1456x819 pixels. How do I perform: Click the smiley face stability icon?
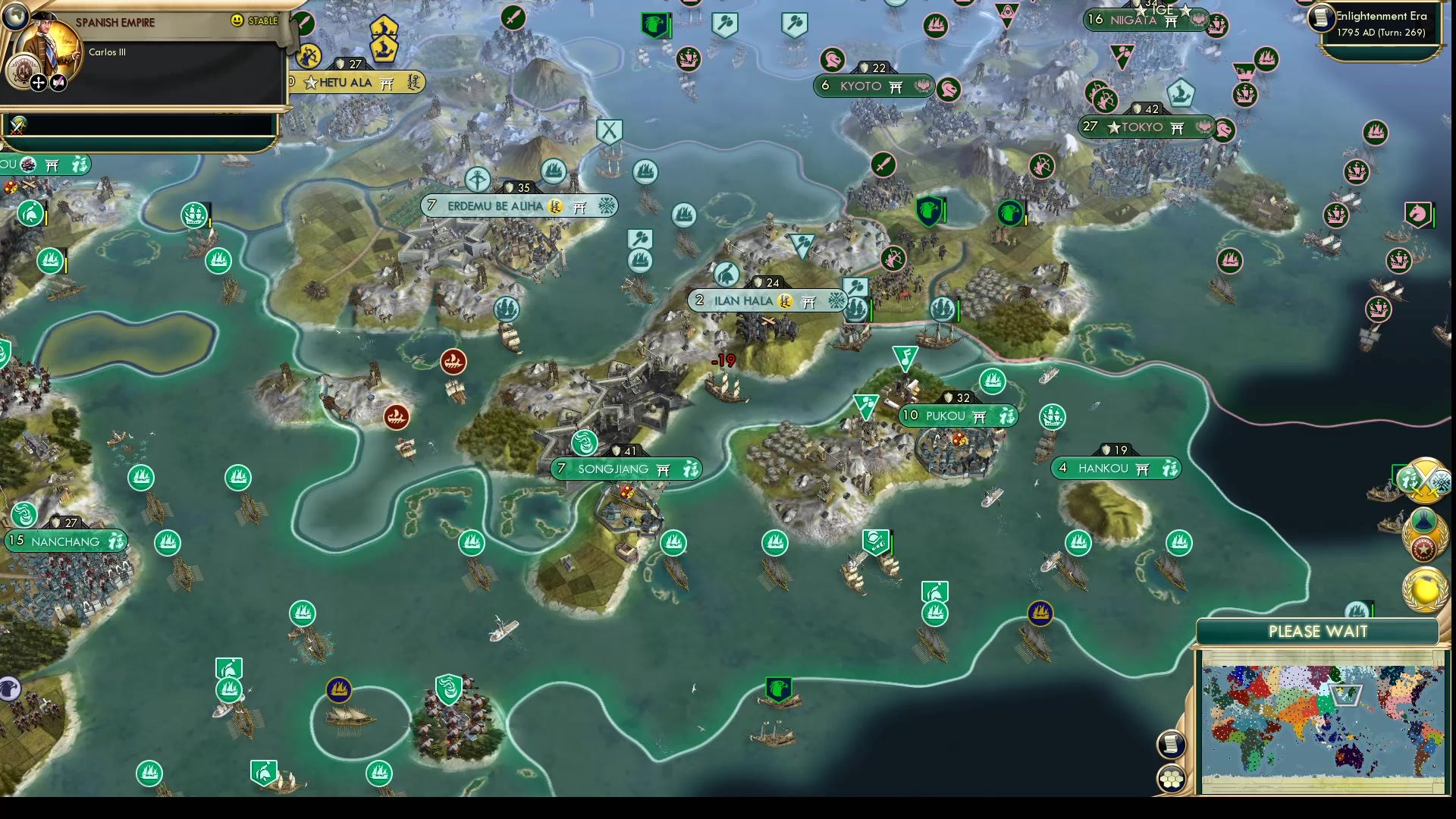(x=237, y=21)
